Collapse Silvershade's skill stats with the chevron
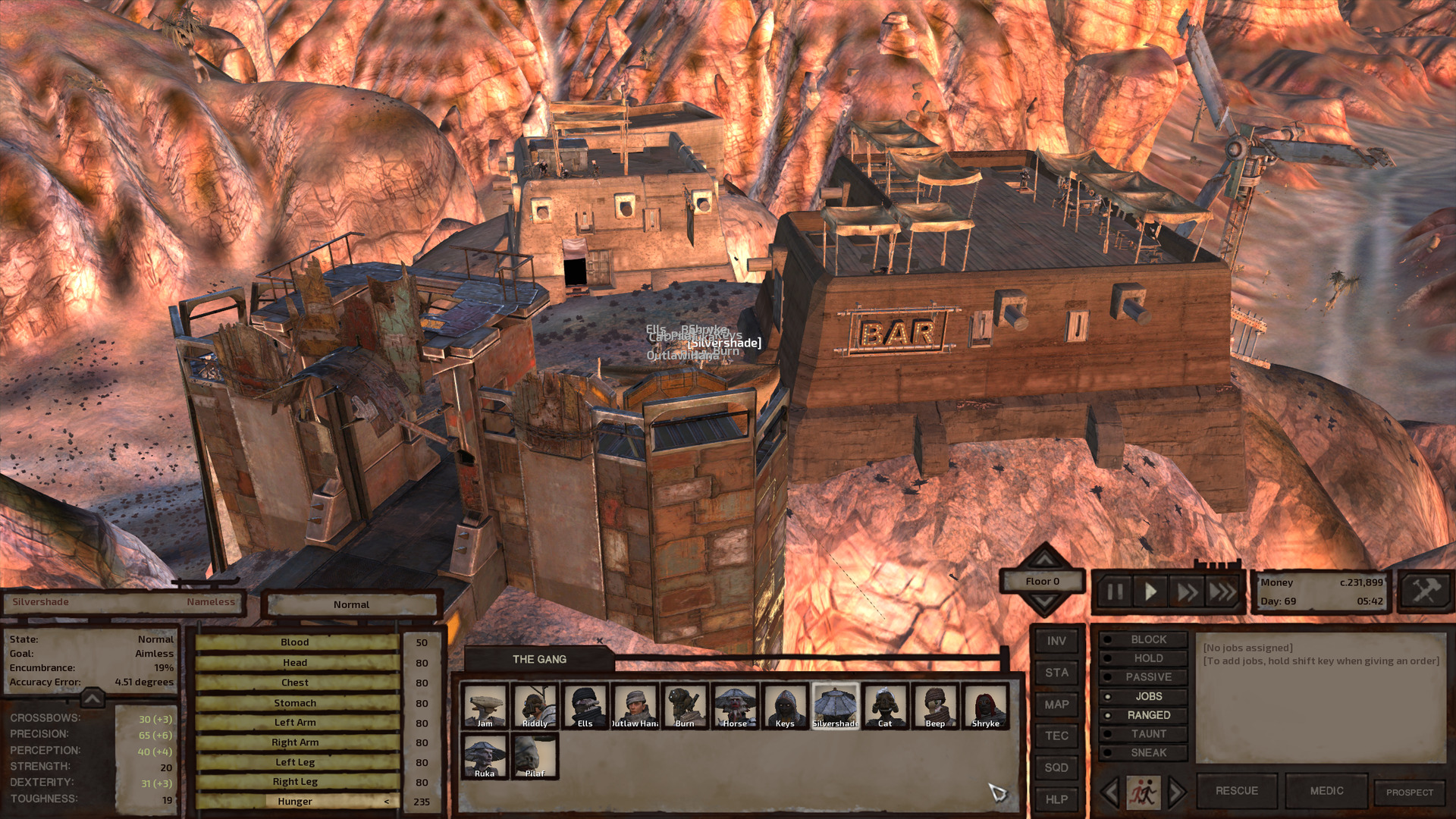This screenshot has height=819, width=1456. click(91, 697)
